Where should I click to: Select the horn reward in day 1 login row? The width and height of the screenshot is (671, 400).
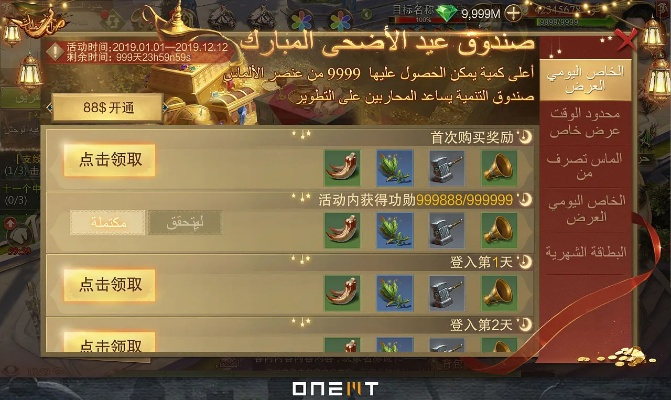click(x=497, y=292)
